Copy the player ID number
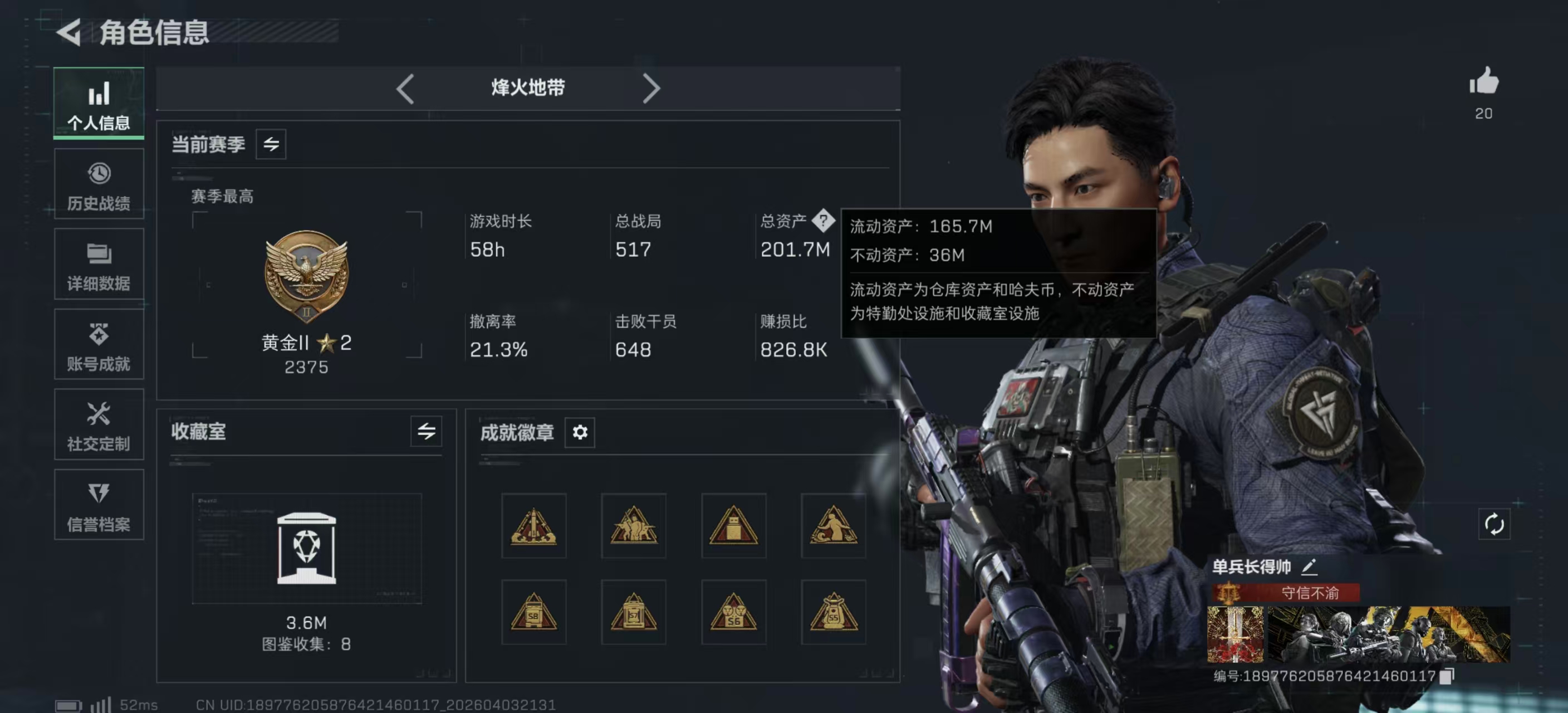This screenshot has height=713, width=1568. coord(1447,676)
